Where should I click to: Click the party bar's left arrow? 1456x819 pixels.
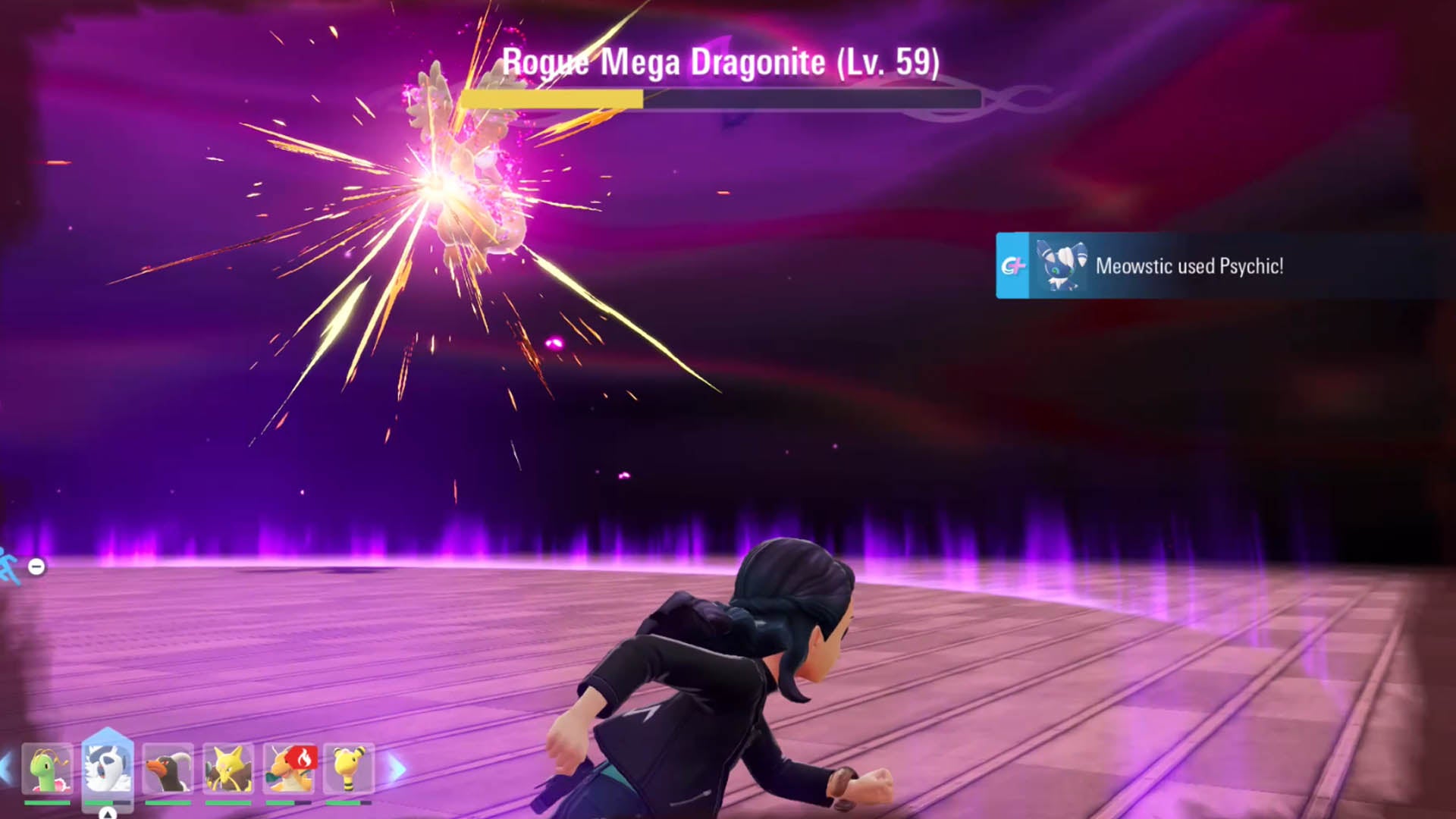click(x=6, y=770)
